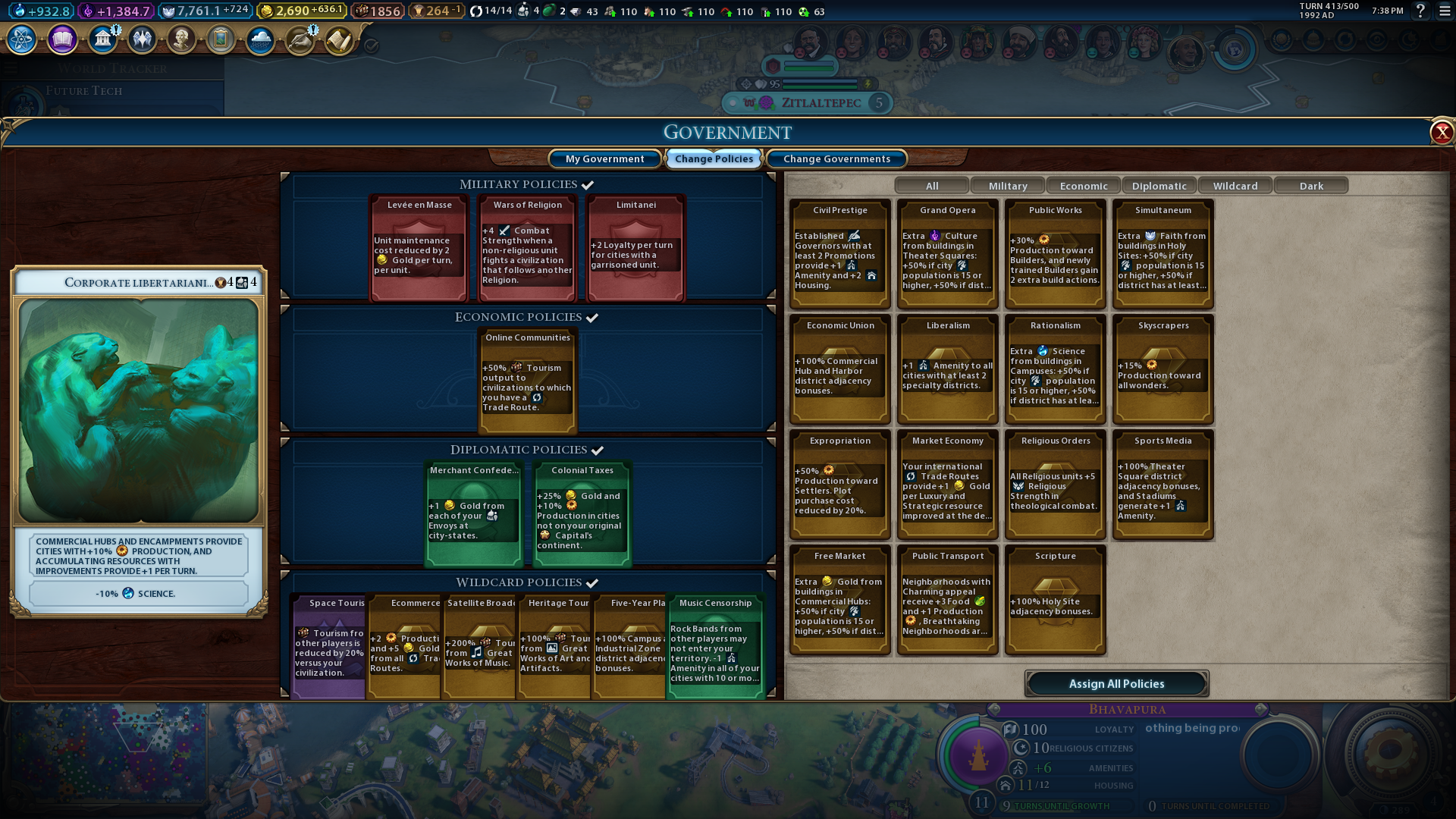The width and height of the screenshot is (1456, 819).
Task: Open the Change Governments tab
Action: click(x=836, y=158)
